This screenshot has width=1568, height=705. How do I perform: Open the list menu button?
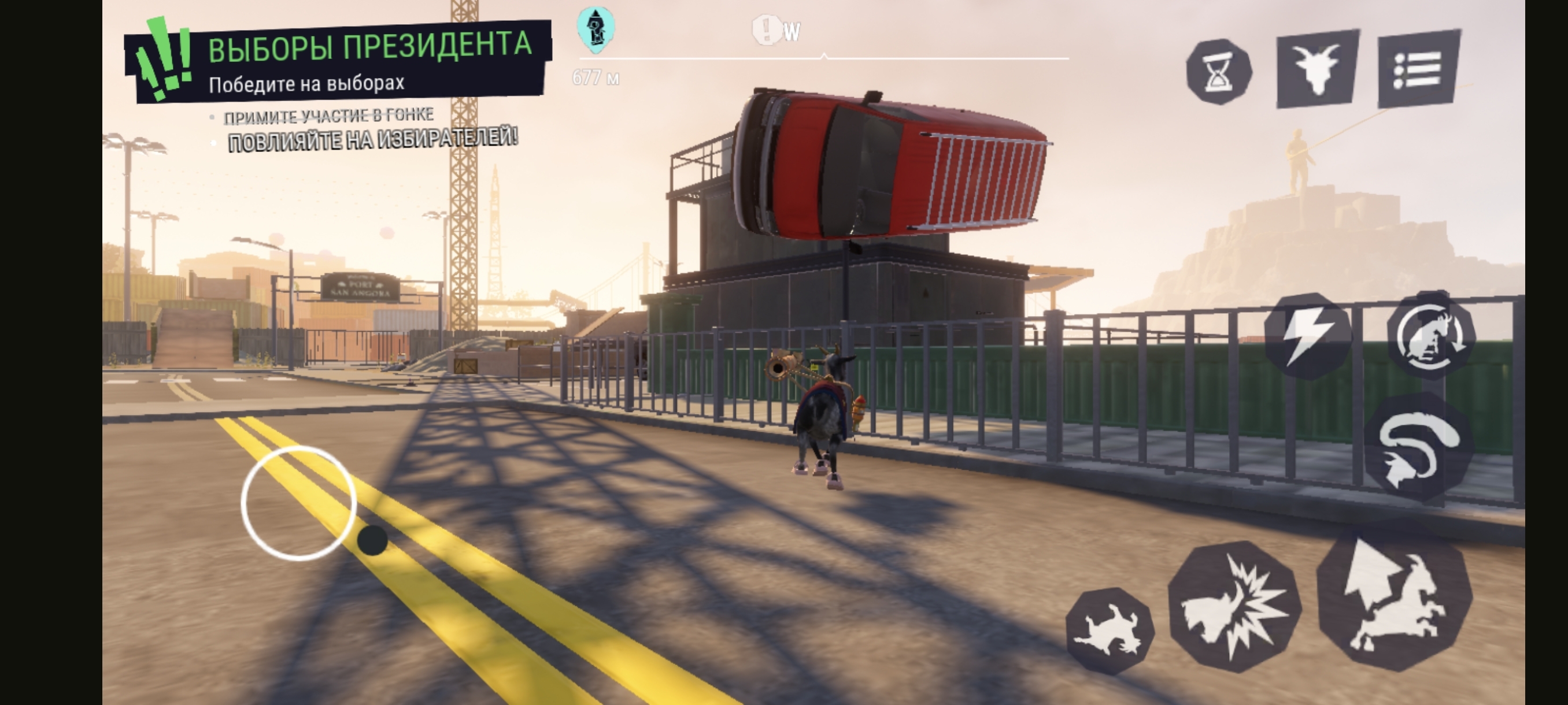(1418, 68)
